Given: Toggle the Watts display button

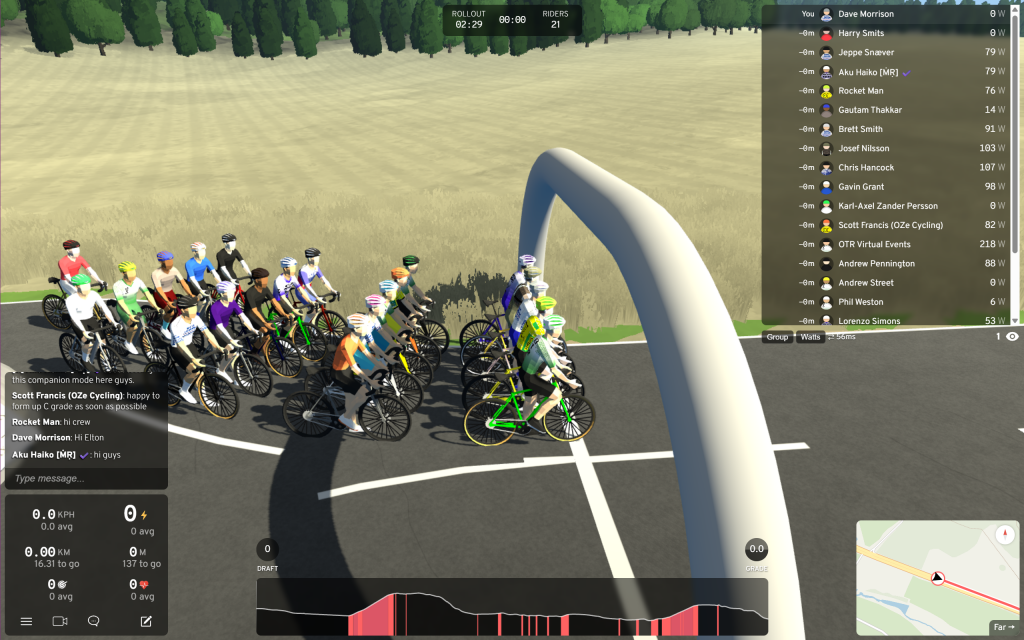Looking at the screenshot, I should [810, 337].
